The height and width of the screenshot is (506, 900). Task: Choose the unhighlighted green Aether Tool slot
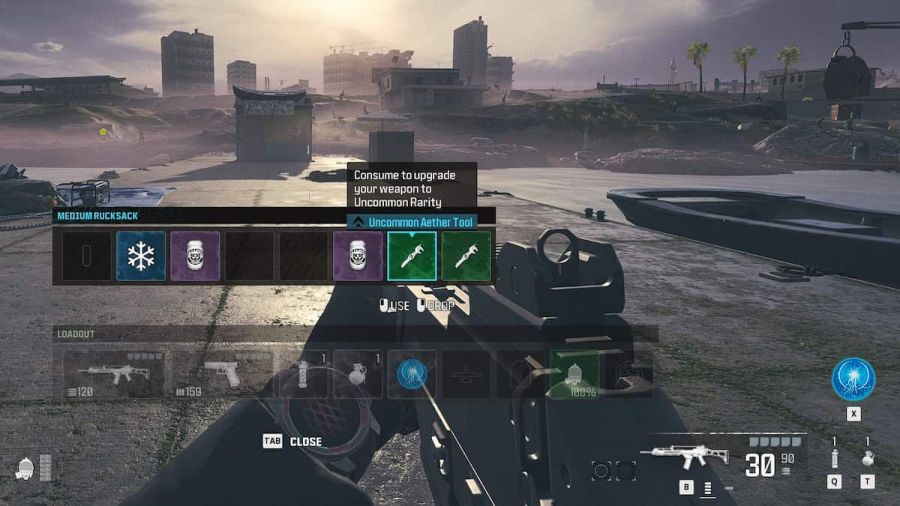(466, 256)
